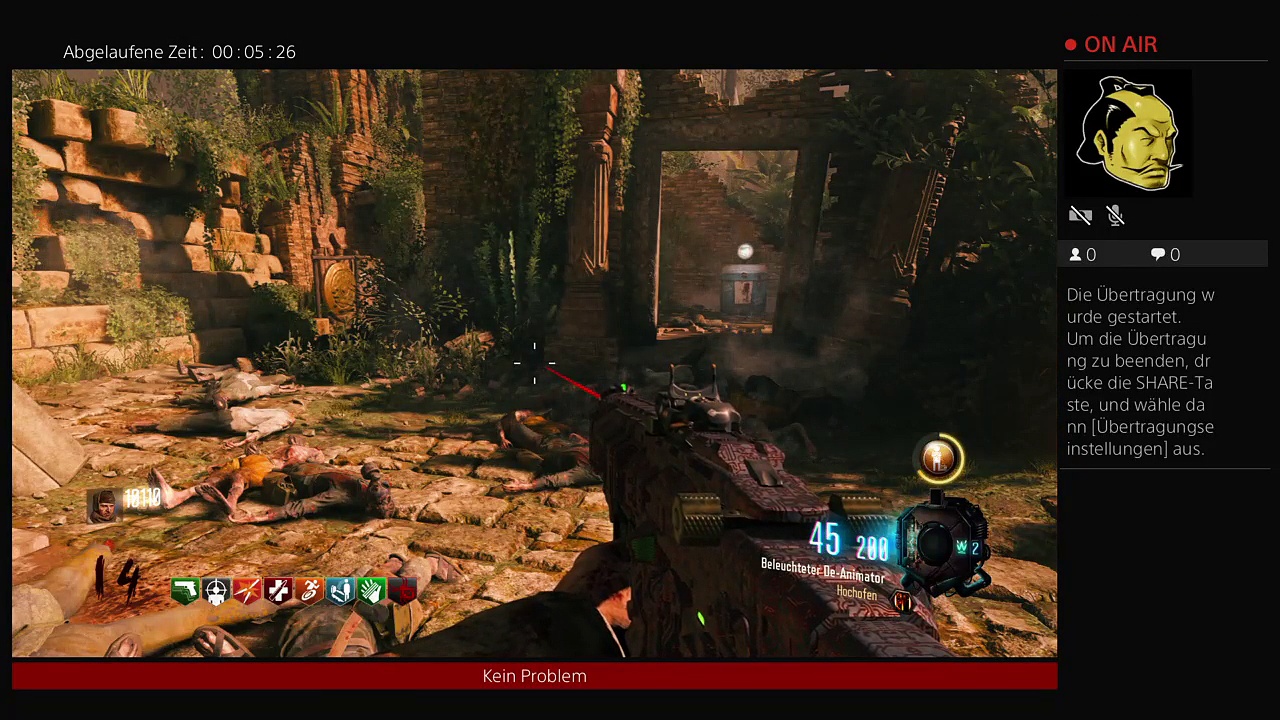Toggle the crossed-out camera icon

coord(1080,215)
